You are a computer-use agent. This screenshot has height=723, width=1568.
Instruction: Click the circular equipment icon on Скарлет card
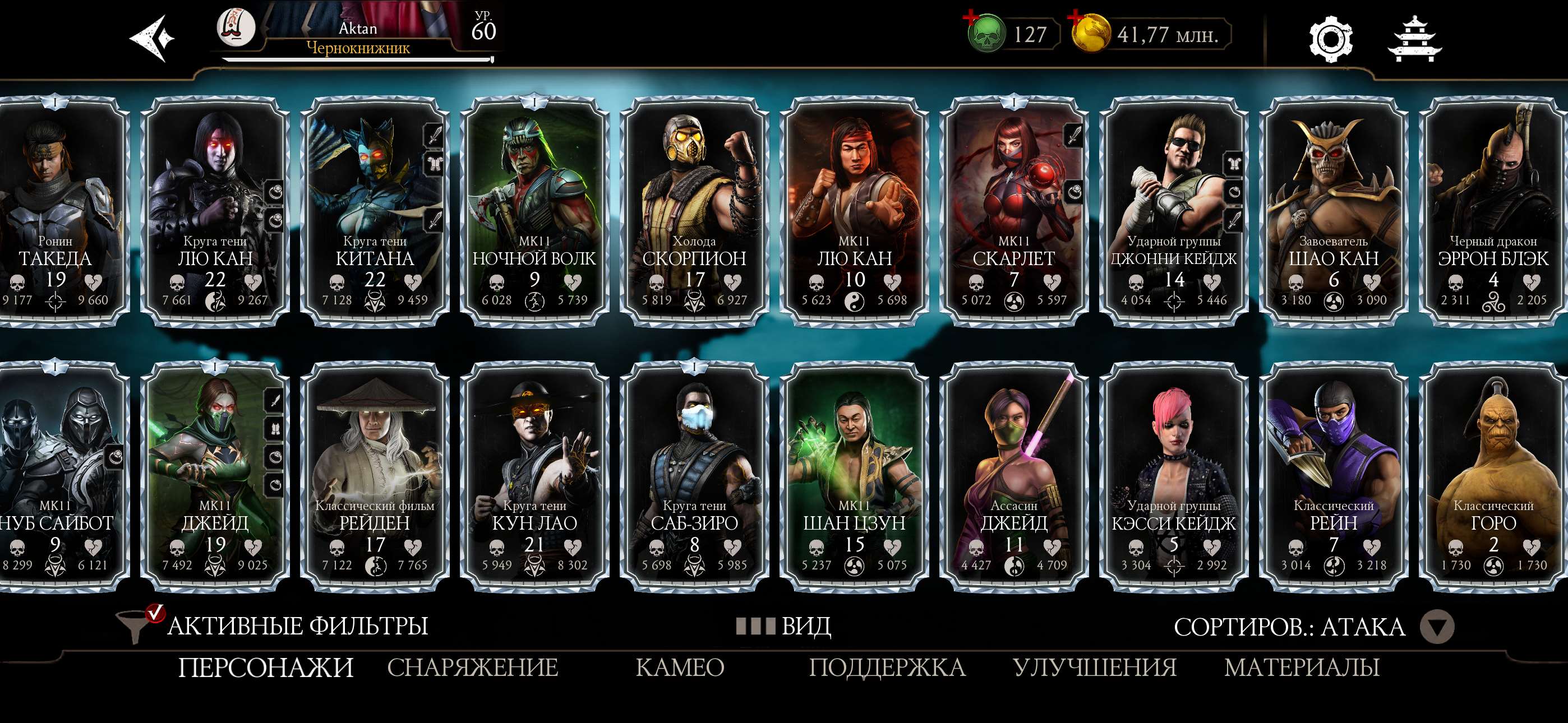point(1075,192)
